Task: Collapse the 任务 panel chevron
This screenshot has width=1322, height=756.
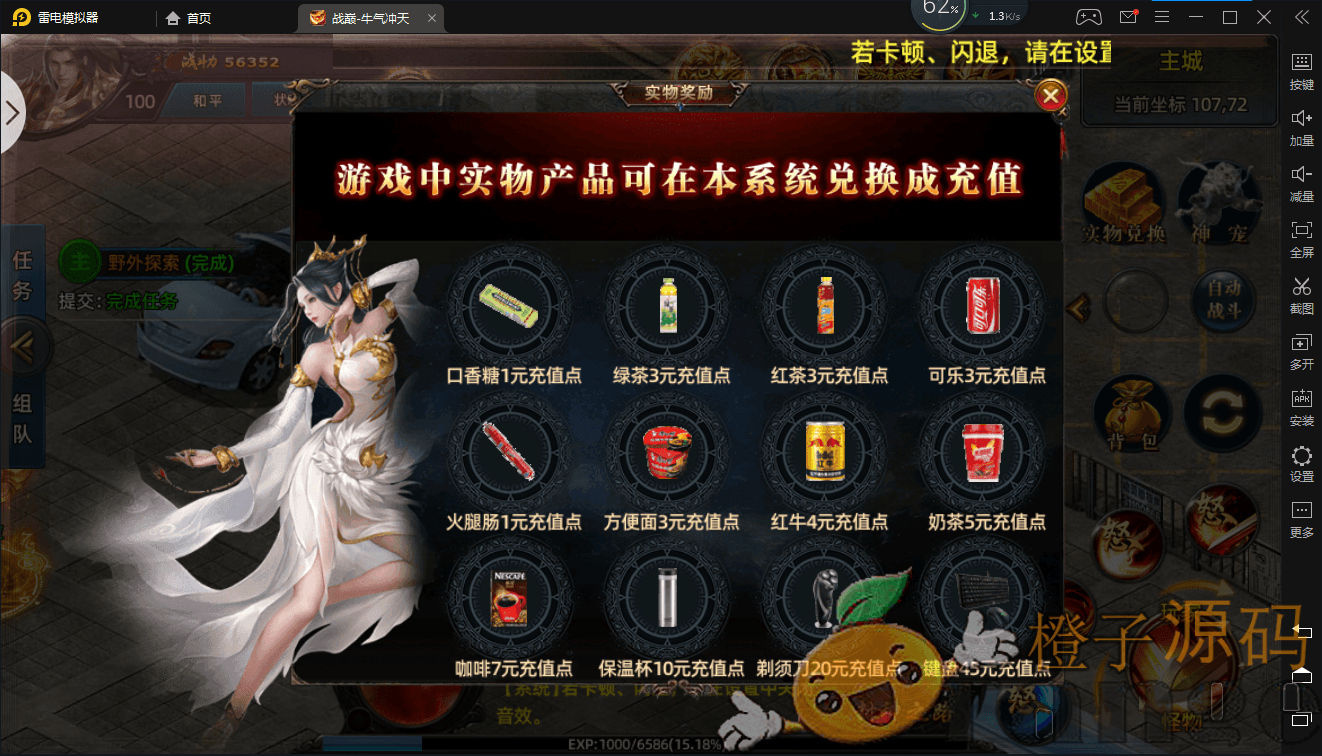Action: (x=25, y=345)
